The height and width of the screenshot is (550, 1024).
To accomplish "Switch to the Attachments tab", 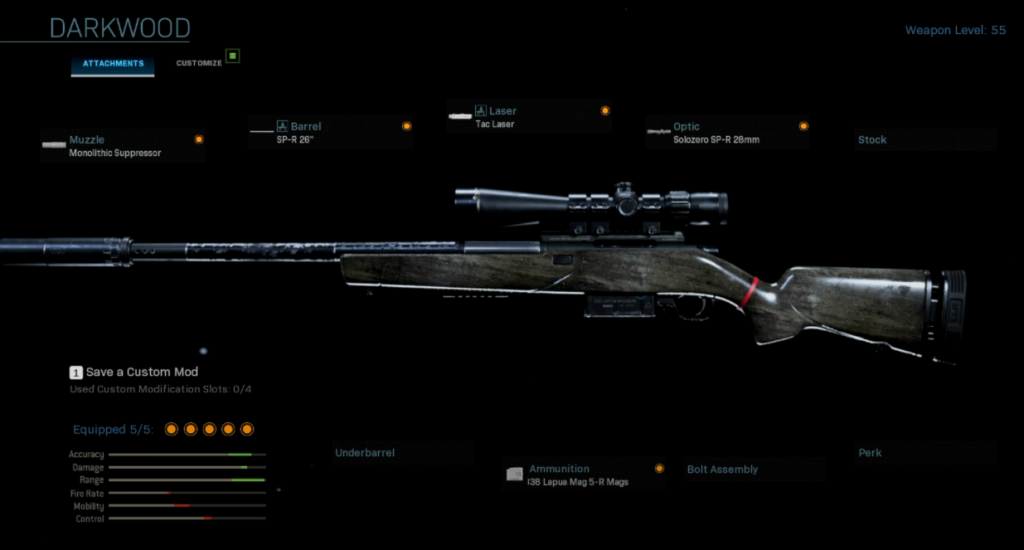I will 112,64.
